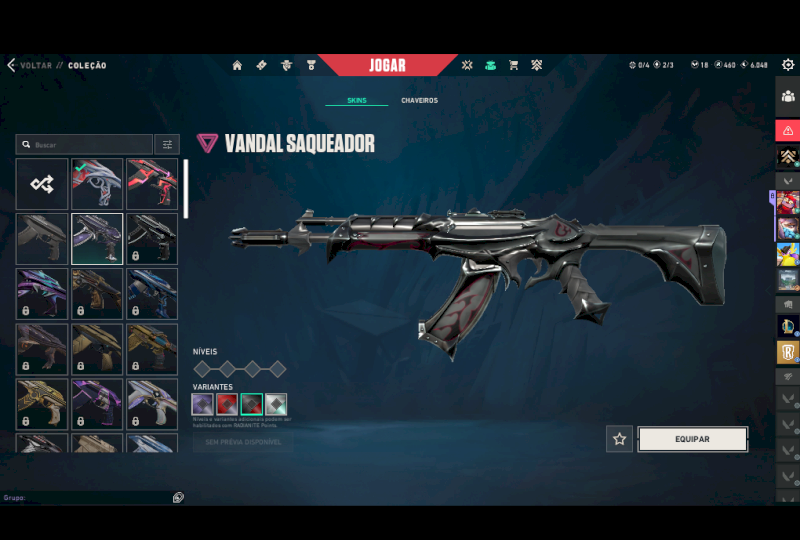800x540 pixels.
Task: Click the EQUIPAR button
Action: (692, 439)
